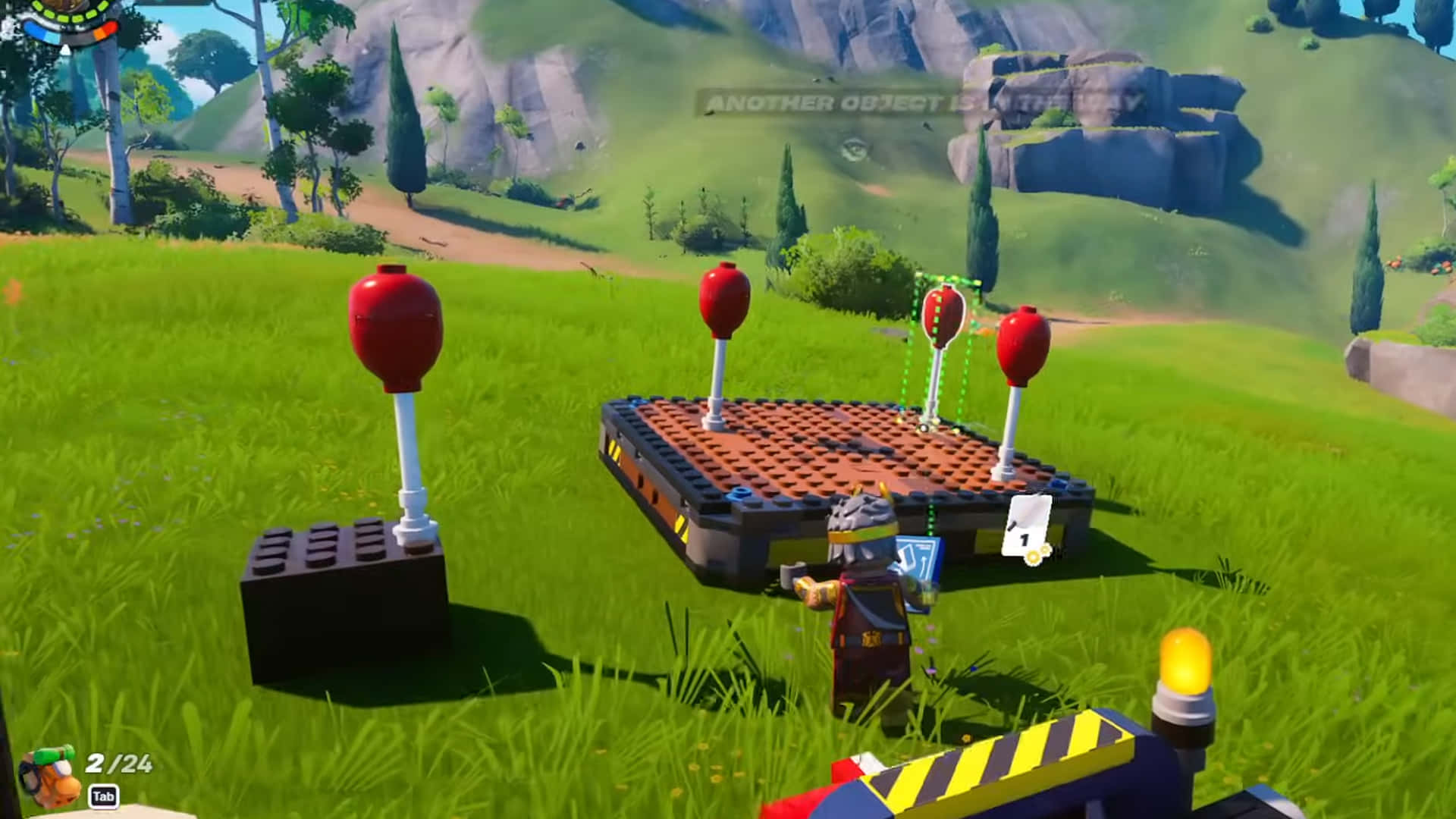
Task: Click the white compass arrow marker
Action: (x=65, y=50)
